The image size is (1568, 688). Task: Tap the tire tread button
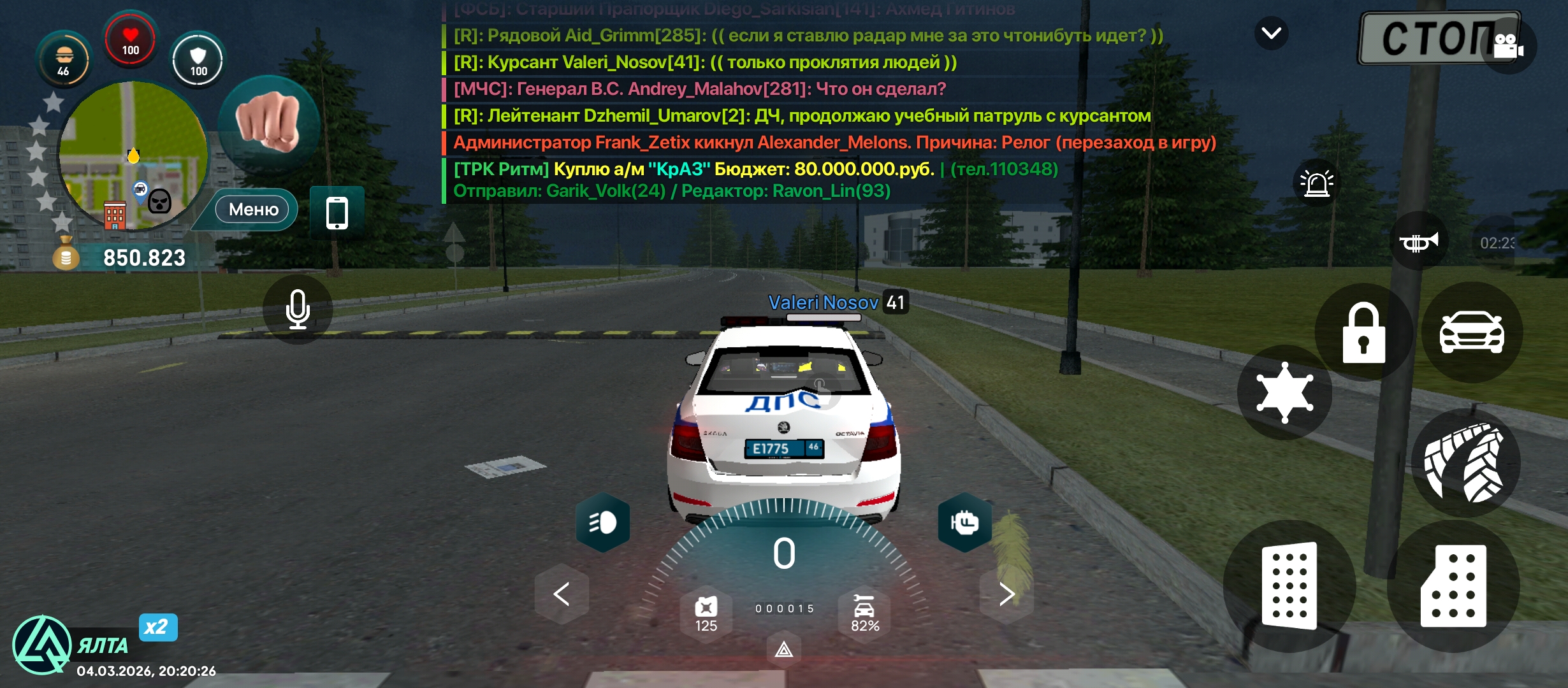click(1465, 462)
